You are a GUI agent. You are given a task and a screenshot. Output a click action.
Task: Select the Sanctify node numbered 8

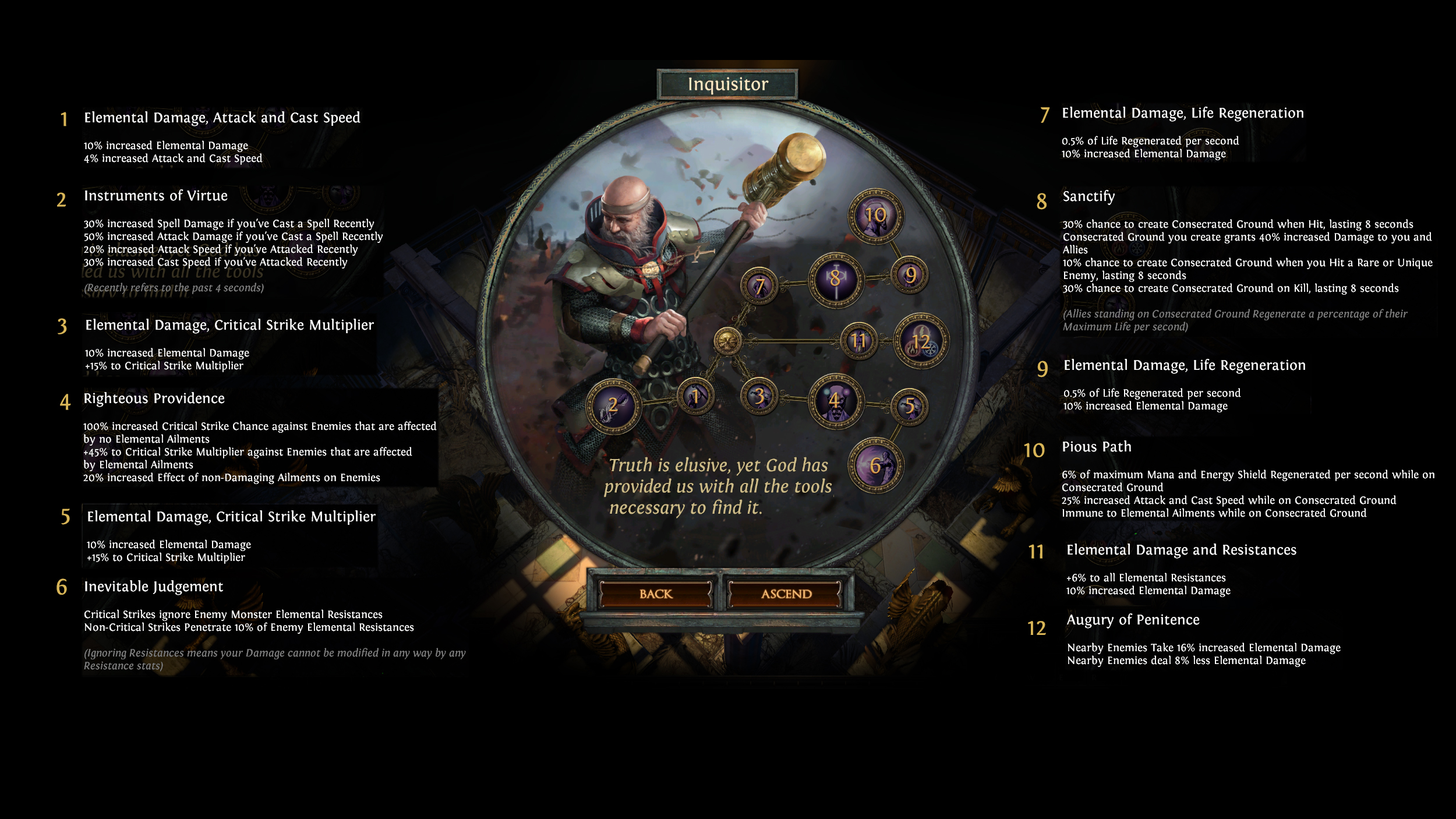coord(836,280)
